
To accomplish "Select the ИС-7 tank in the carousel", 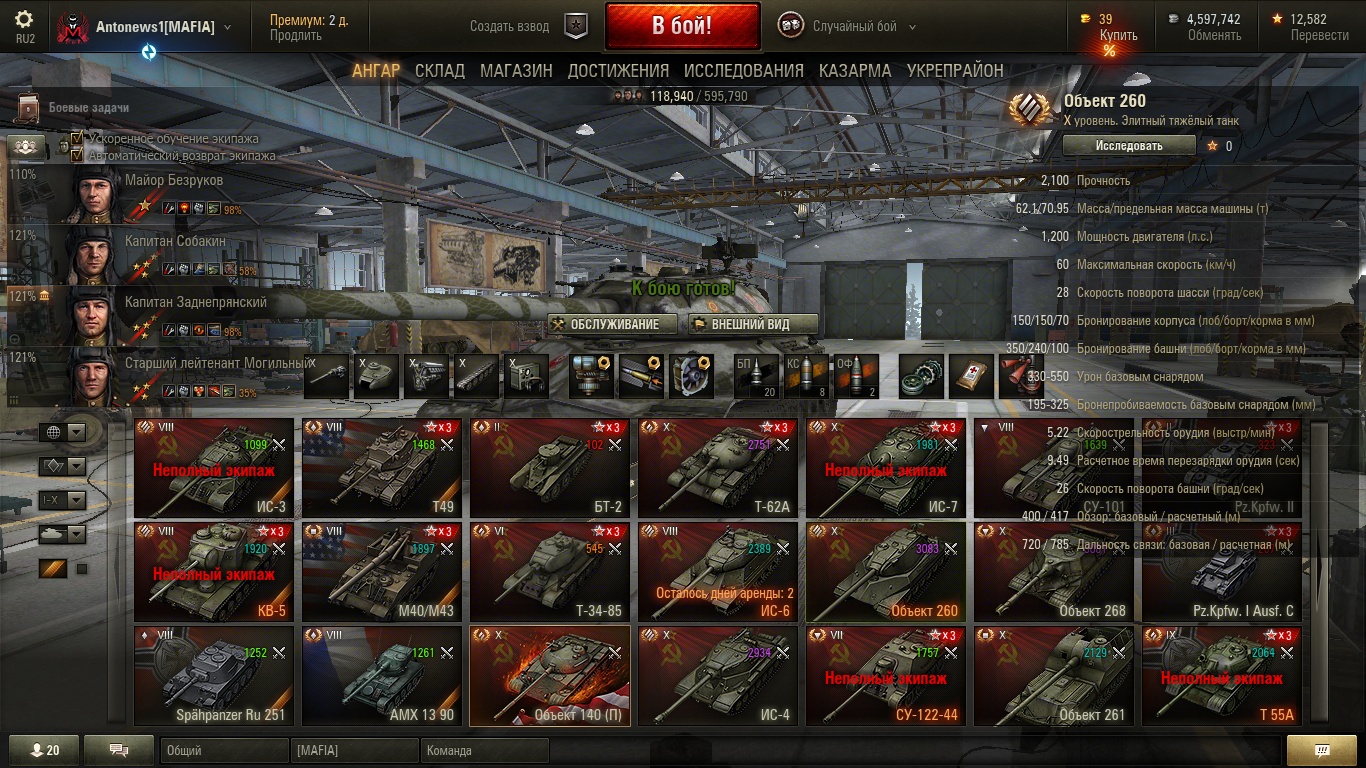I will 886,468.
